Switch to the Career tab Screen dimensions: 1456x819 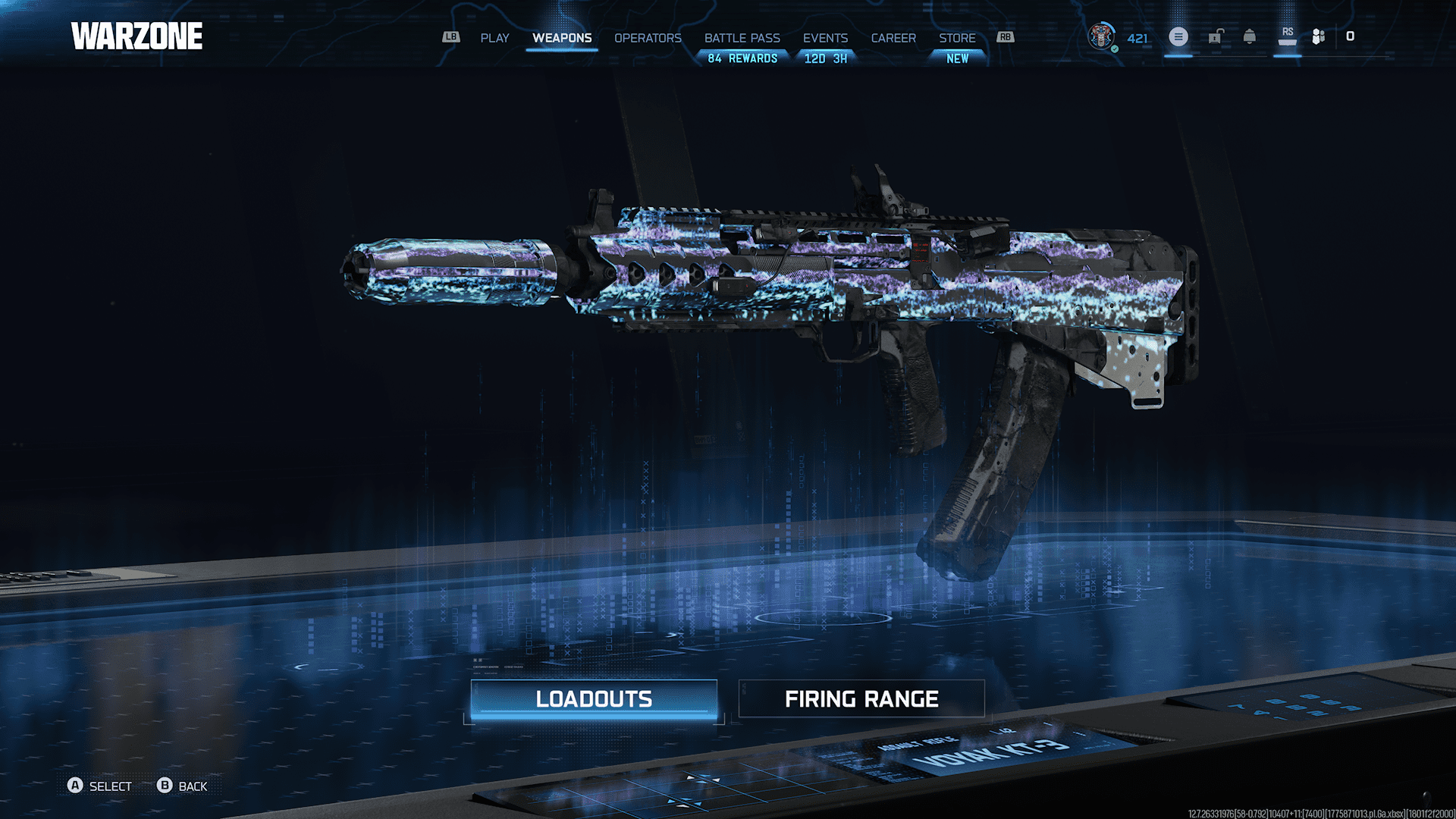[893, 38]
